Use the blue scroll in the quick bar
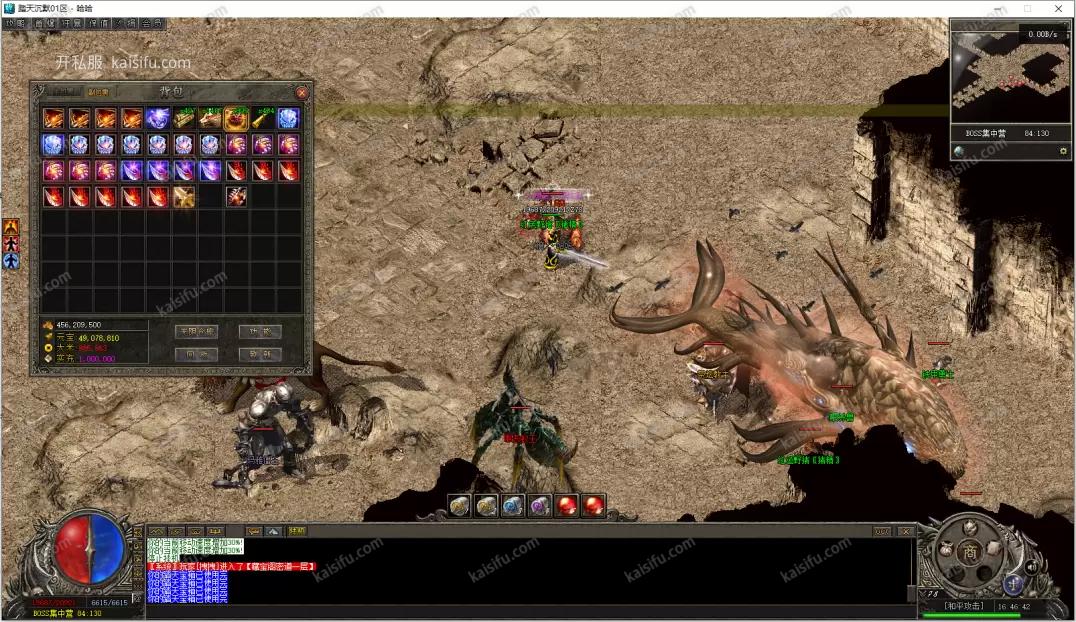 [x=513, y=506]
